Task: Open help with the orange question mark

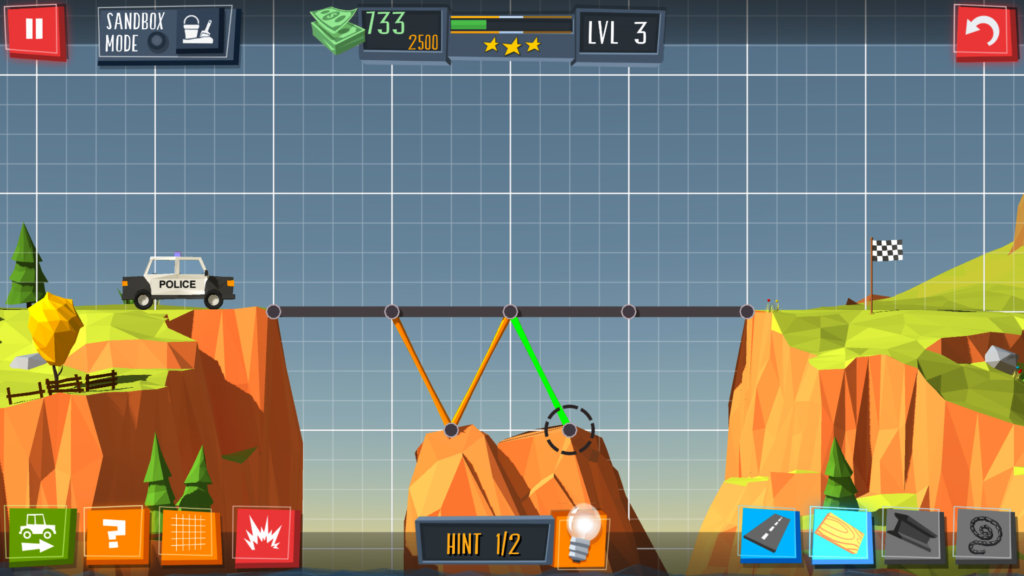Action: (115, 536)
